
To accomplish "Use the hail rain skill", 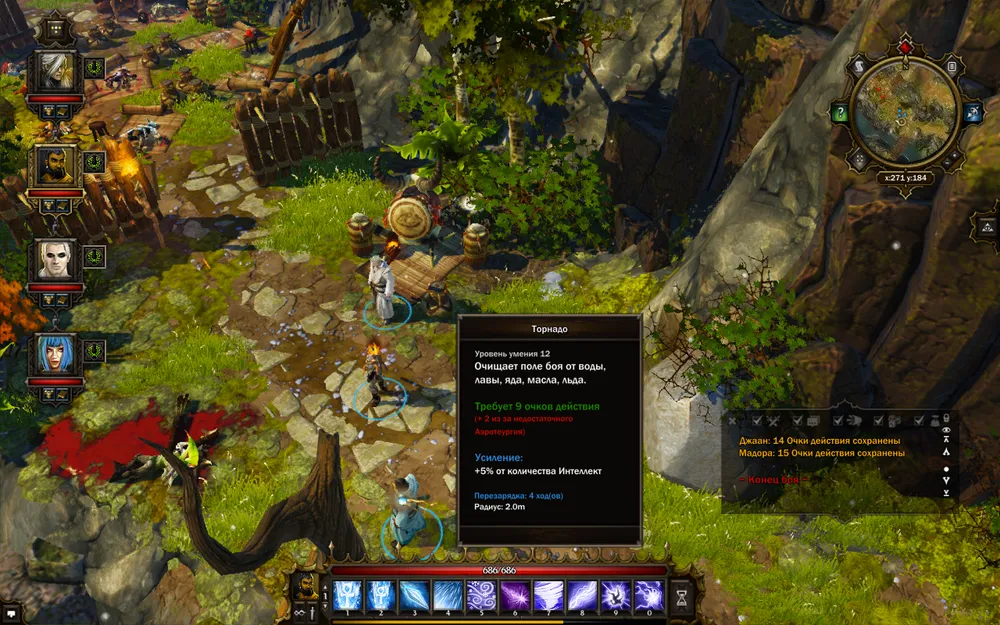I will (447, 595).
